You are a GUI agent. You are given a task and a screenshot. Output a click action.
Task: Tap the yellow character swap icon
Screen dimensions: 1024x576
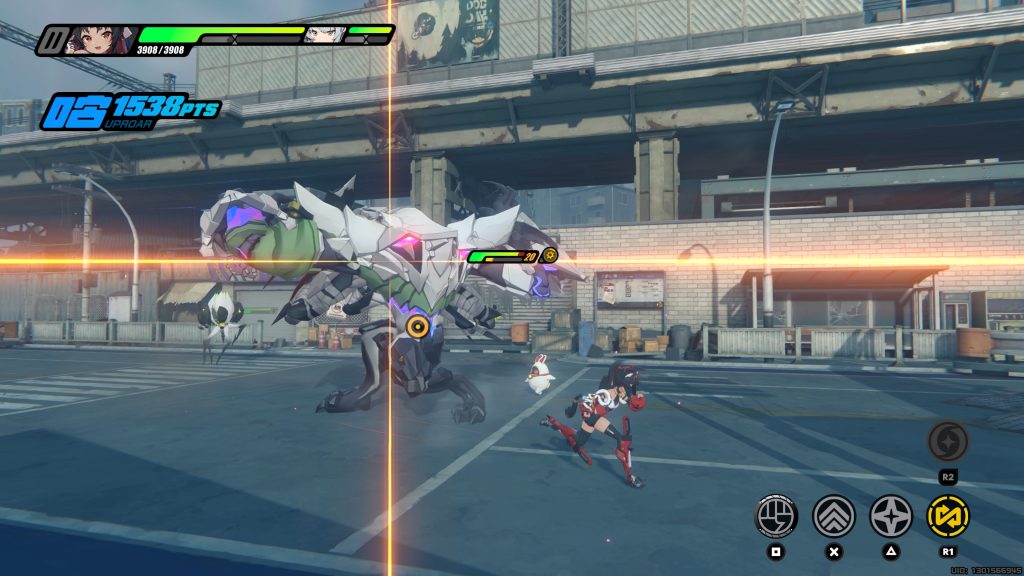947,516
